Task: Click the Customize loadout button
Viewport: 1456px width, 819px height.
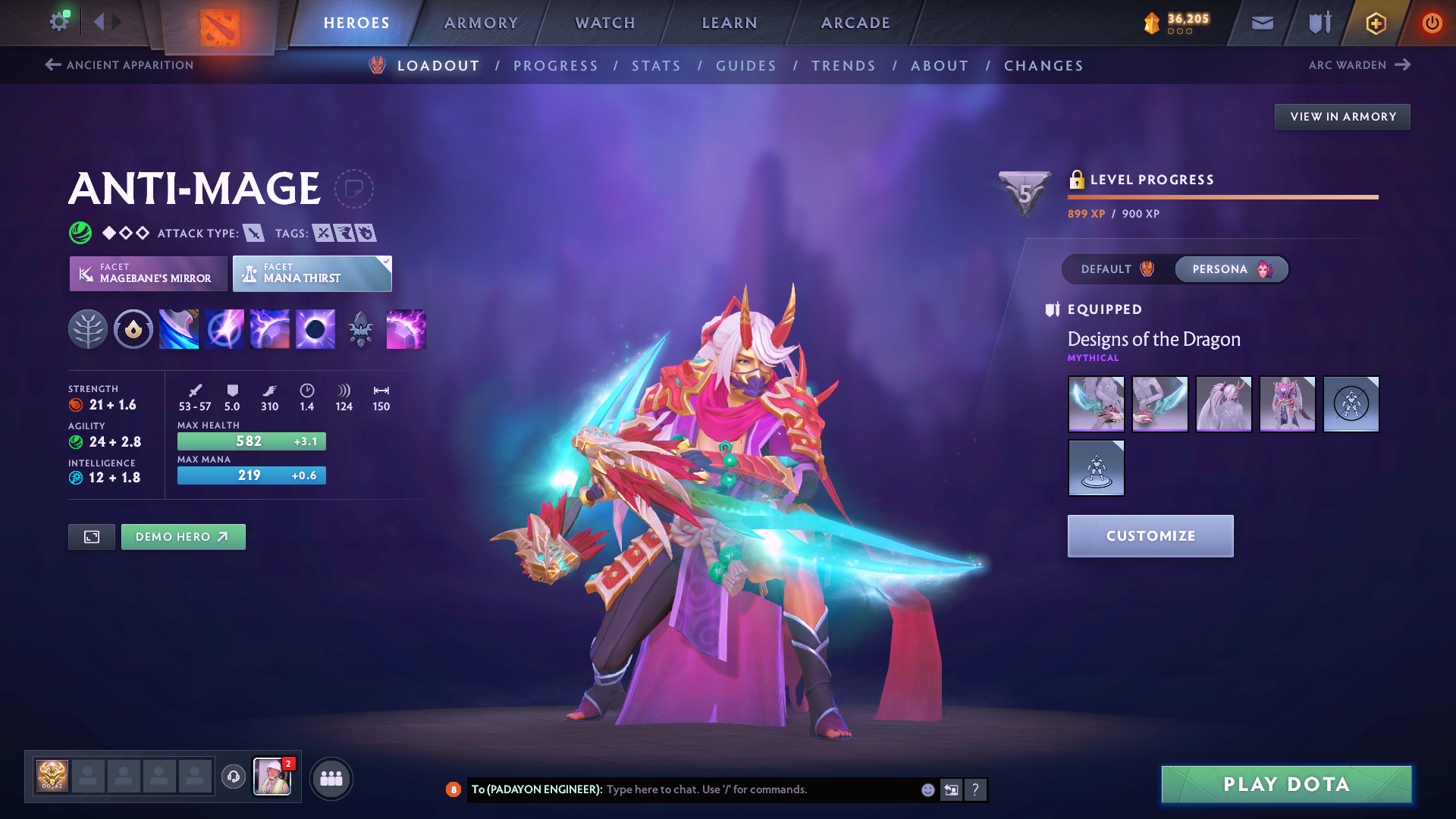Action: [x=1150, y=536]
